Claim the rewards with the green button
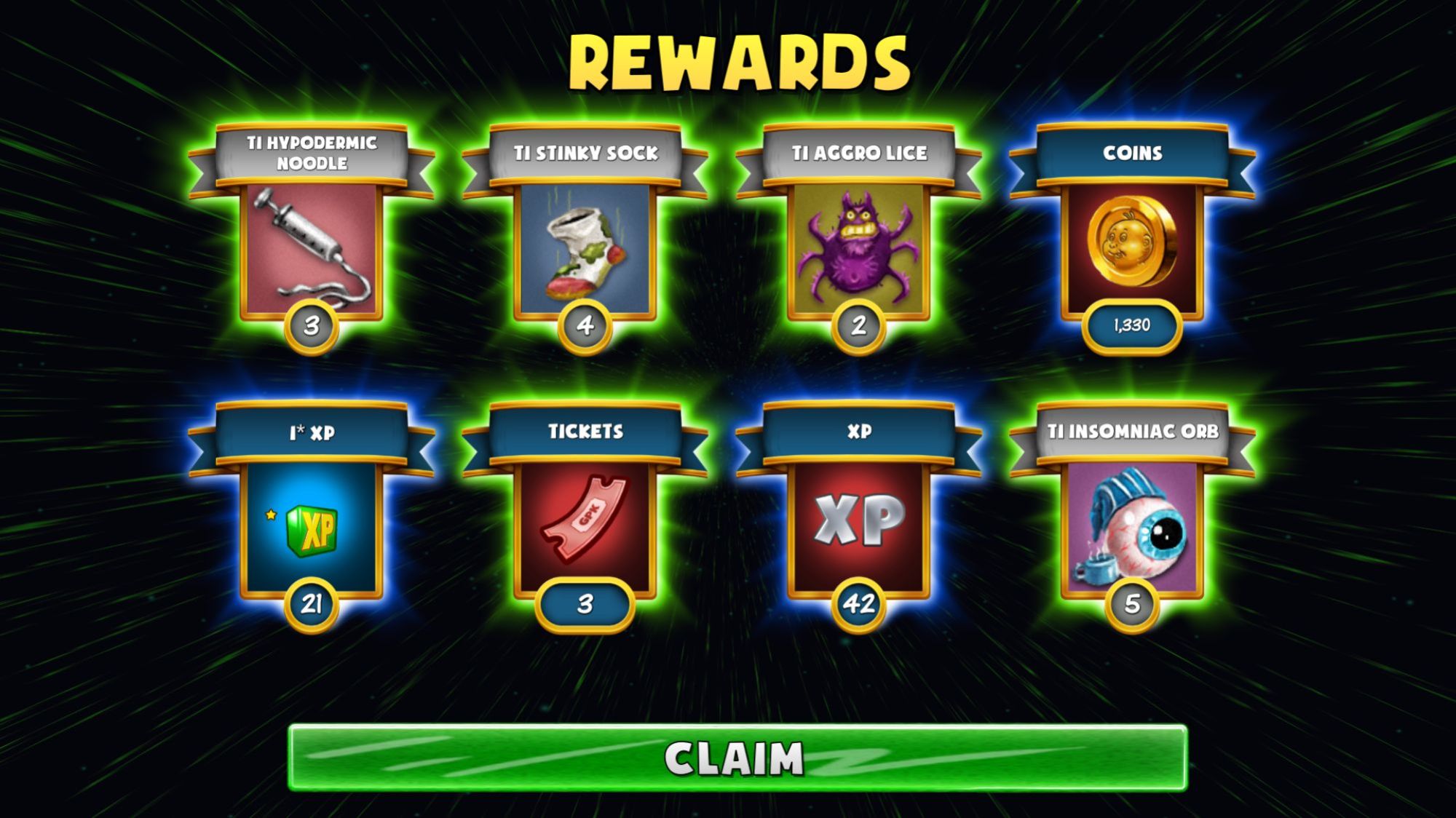Viewport: 1456px width, 818px height. point(737,758)
